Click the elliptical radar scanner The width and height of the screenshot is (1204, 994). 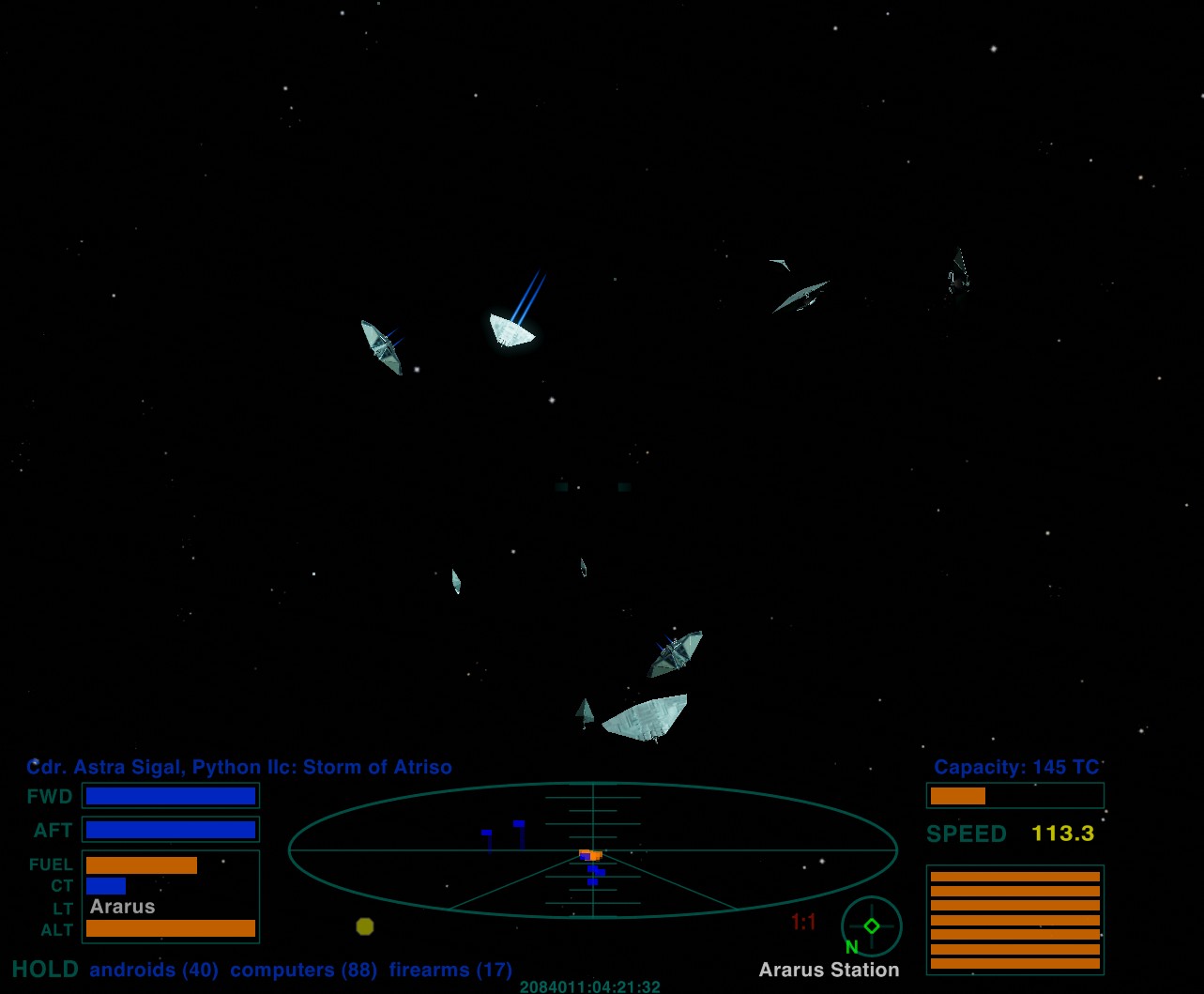592,850
